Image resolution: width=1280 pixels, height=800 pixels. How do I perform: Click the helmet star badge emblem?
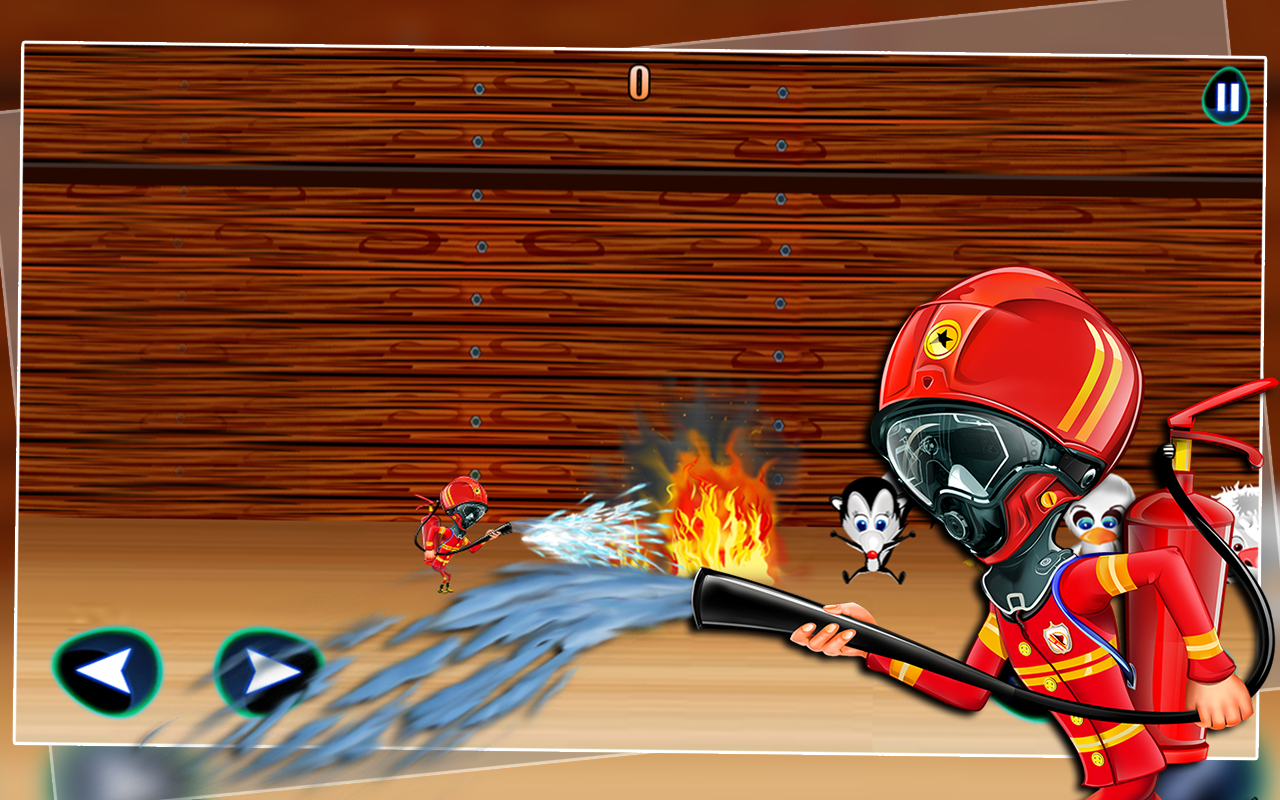tap(944, 340)
